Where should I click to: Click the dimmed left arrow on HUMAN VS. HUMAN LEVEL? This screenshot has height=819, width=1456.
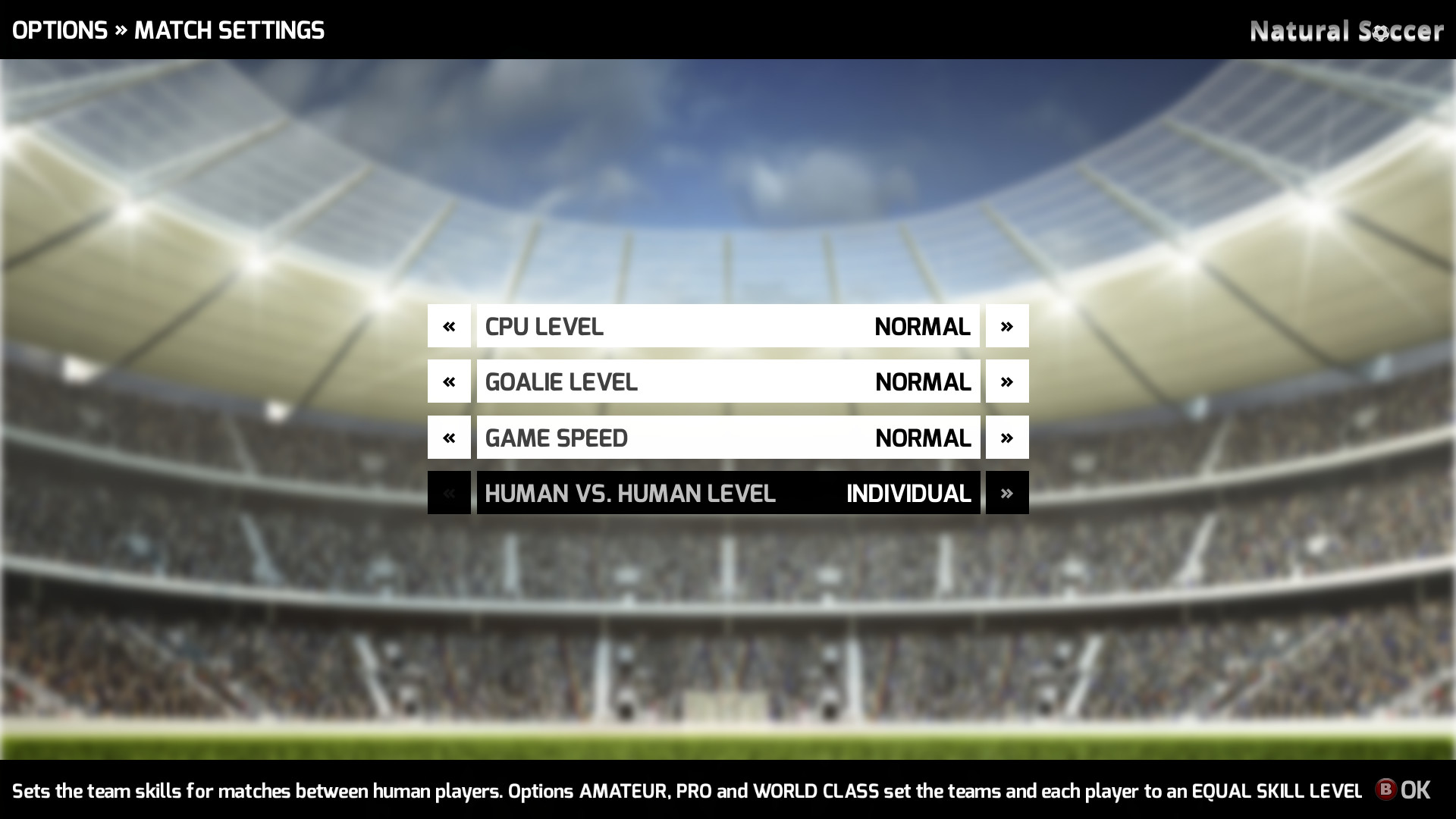pos(449,493)
